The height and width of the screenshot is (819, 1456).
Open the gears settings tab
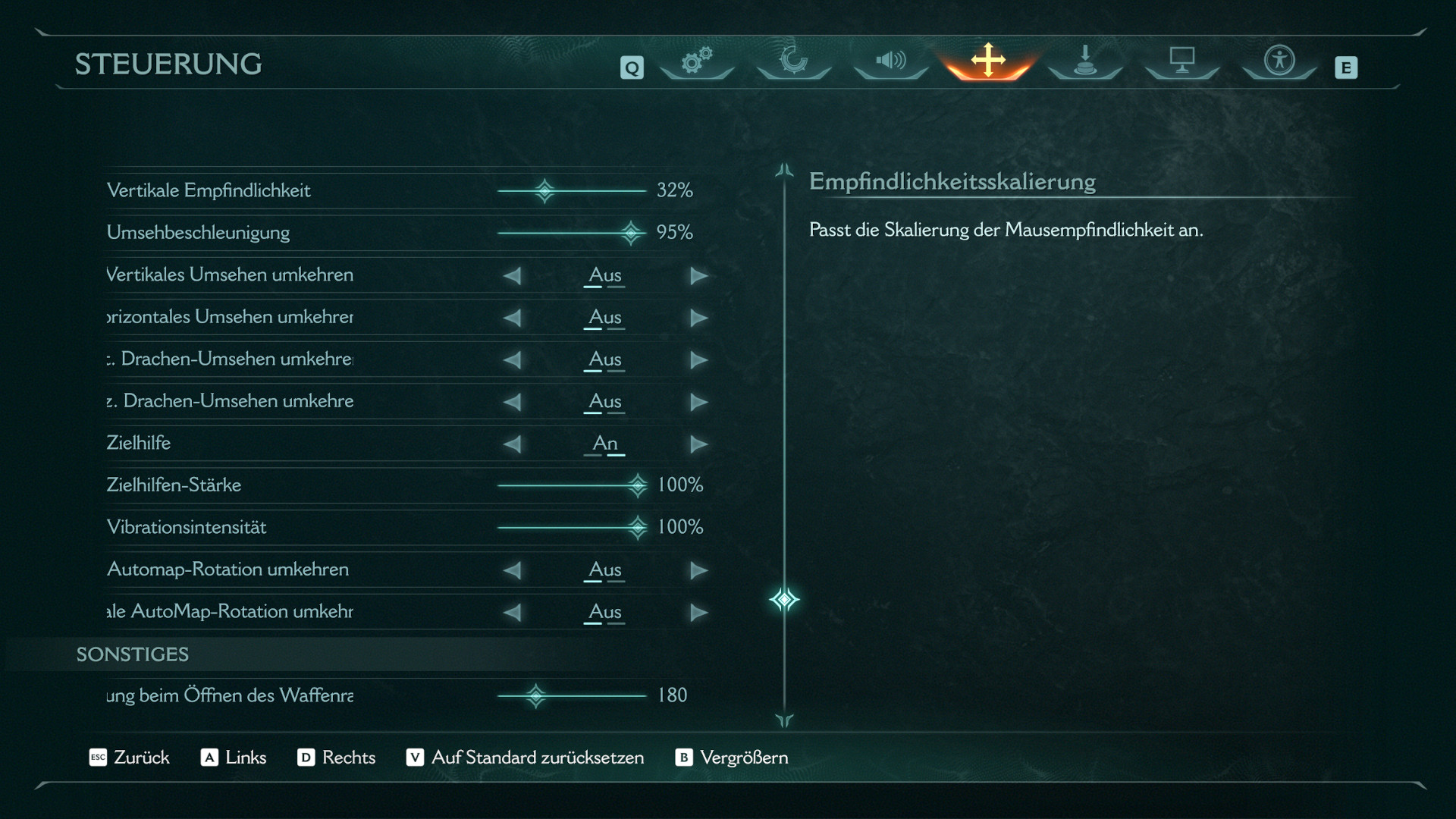pos(696,61)
